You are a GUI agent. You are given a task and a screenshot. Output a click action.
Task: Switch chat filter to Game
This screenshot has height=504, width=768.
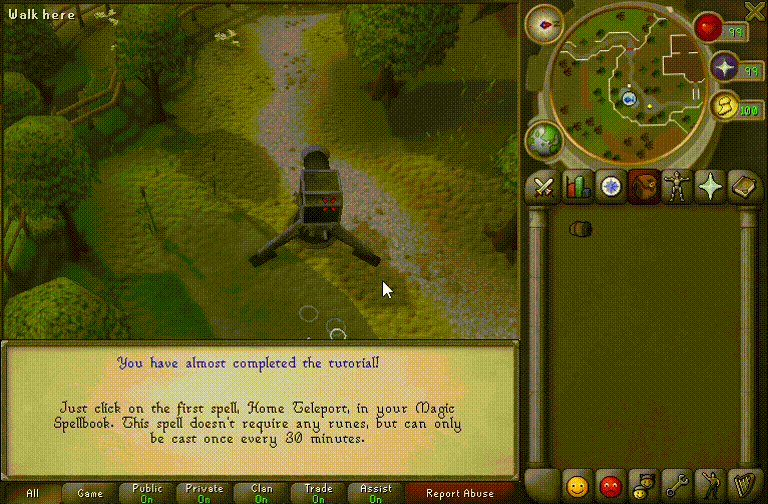click(90, 493)
